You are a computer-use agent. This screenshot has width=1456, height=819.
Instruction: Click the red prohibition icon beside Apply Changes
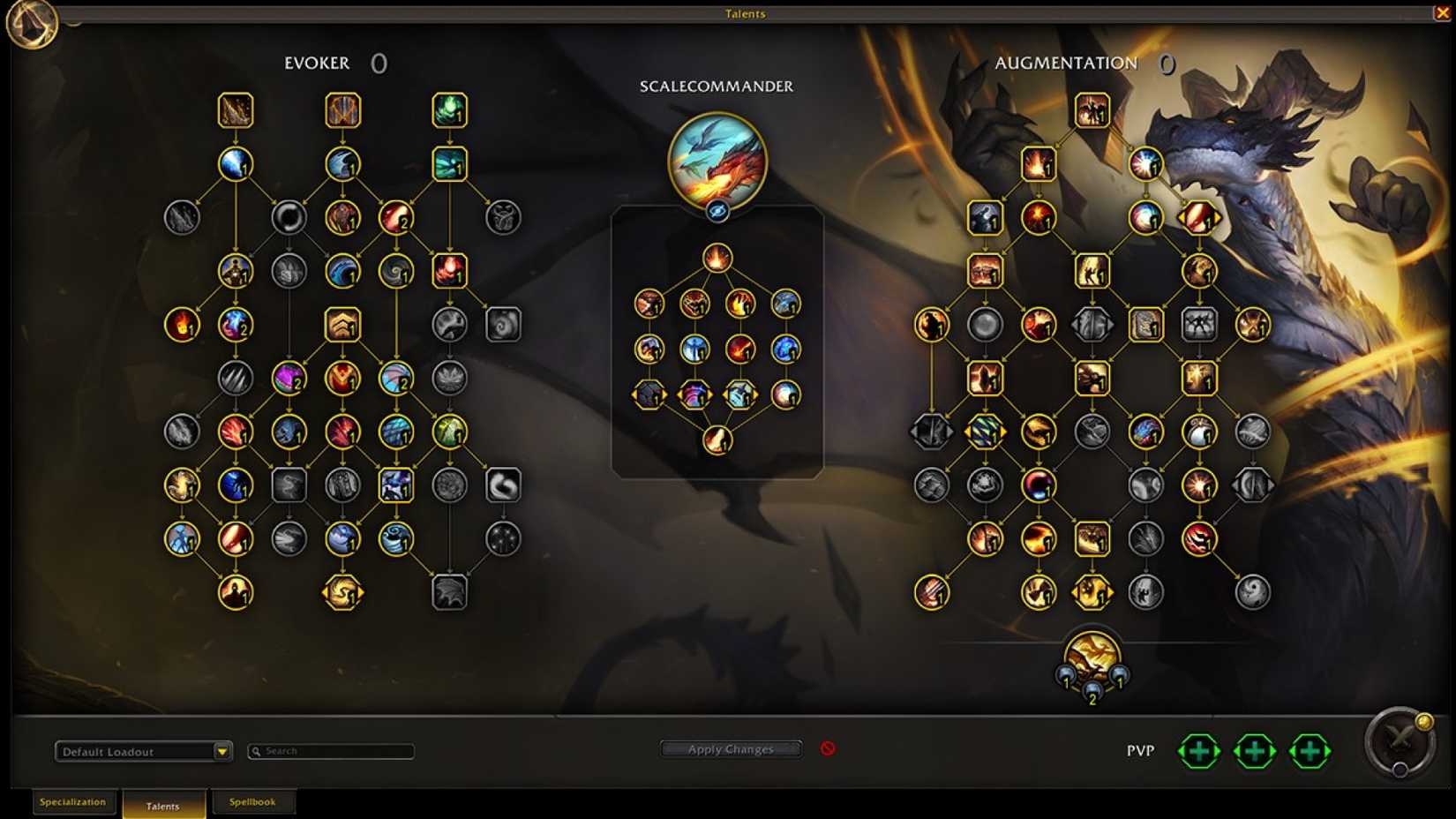pyautogui.click(x=828, y=748)
